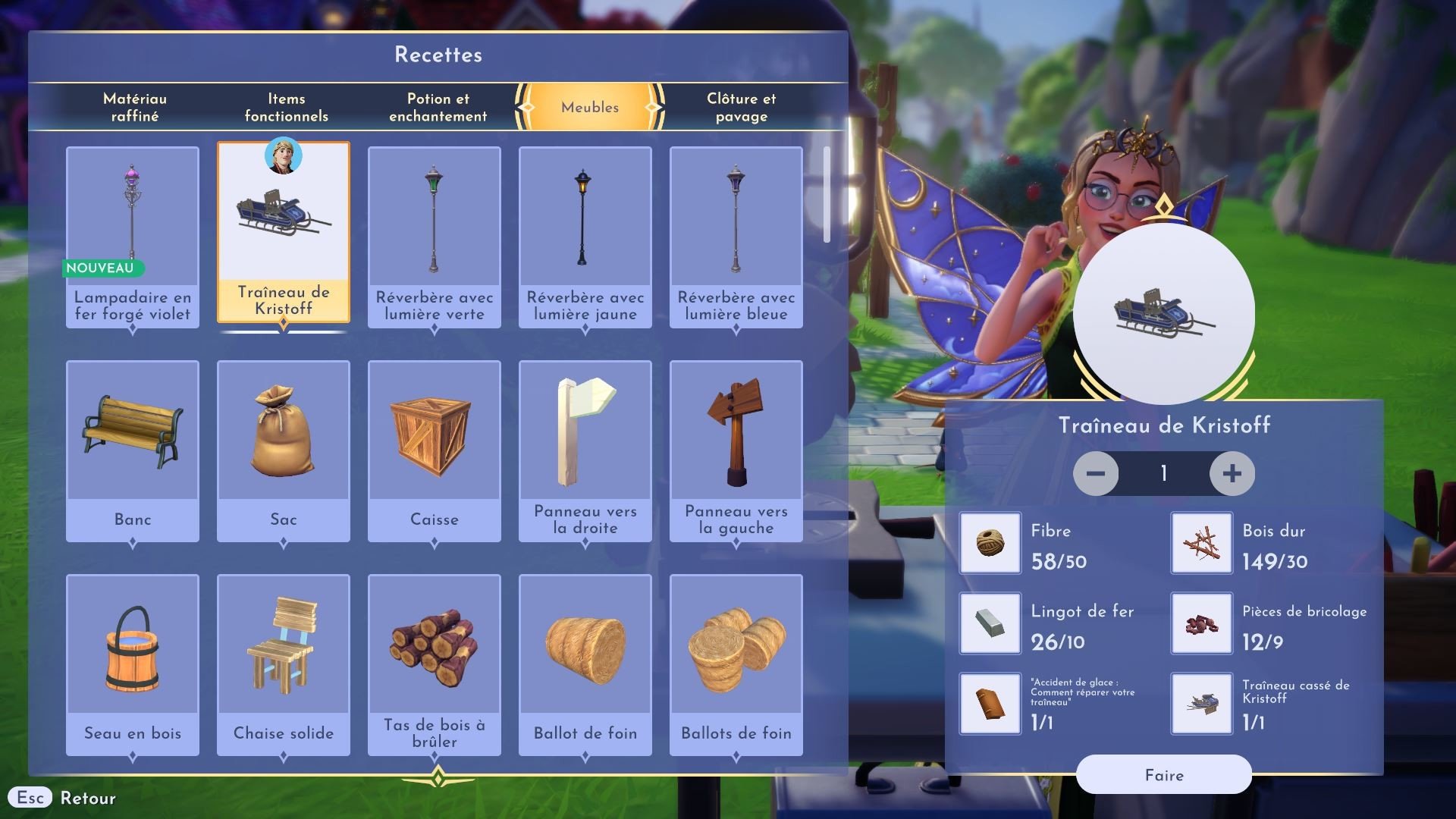Screen dimensions: 1456x819
Task: Select the Réverbère avec lumière bleue recipe
Action: click(736, 237)
